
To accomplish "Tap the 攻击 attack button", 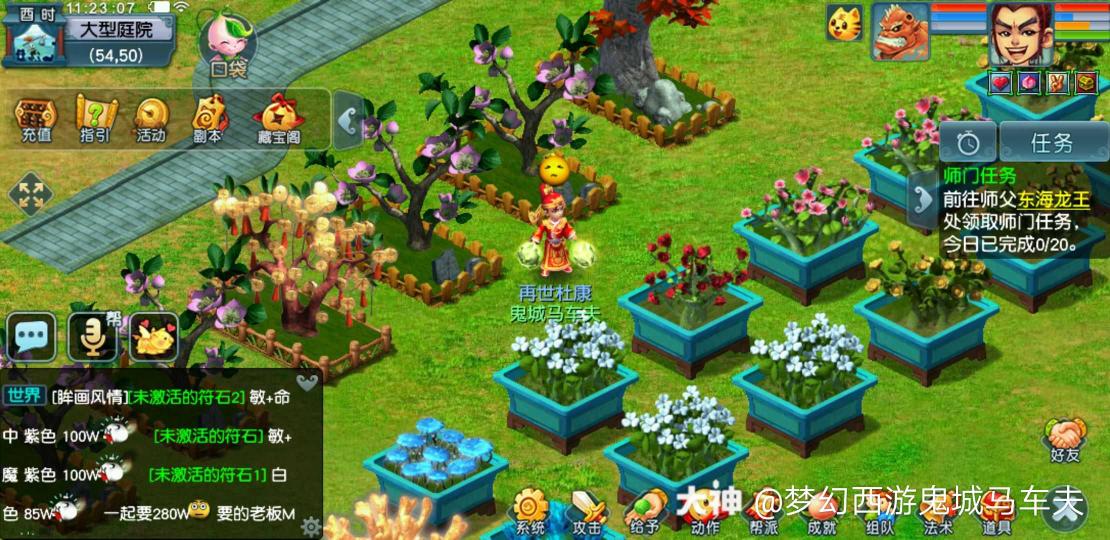I will (x=588, y=512).
